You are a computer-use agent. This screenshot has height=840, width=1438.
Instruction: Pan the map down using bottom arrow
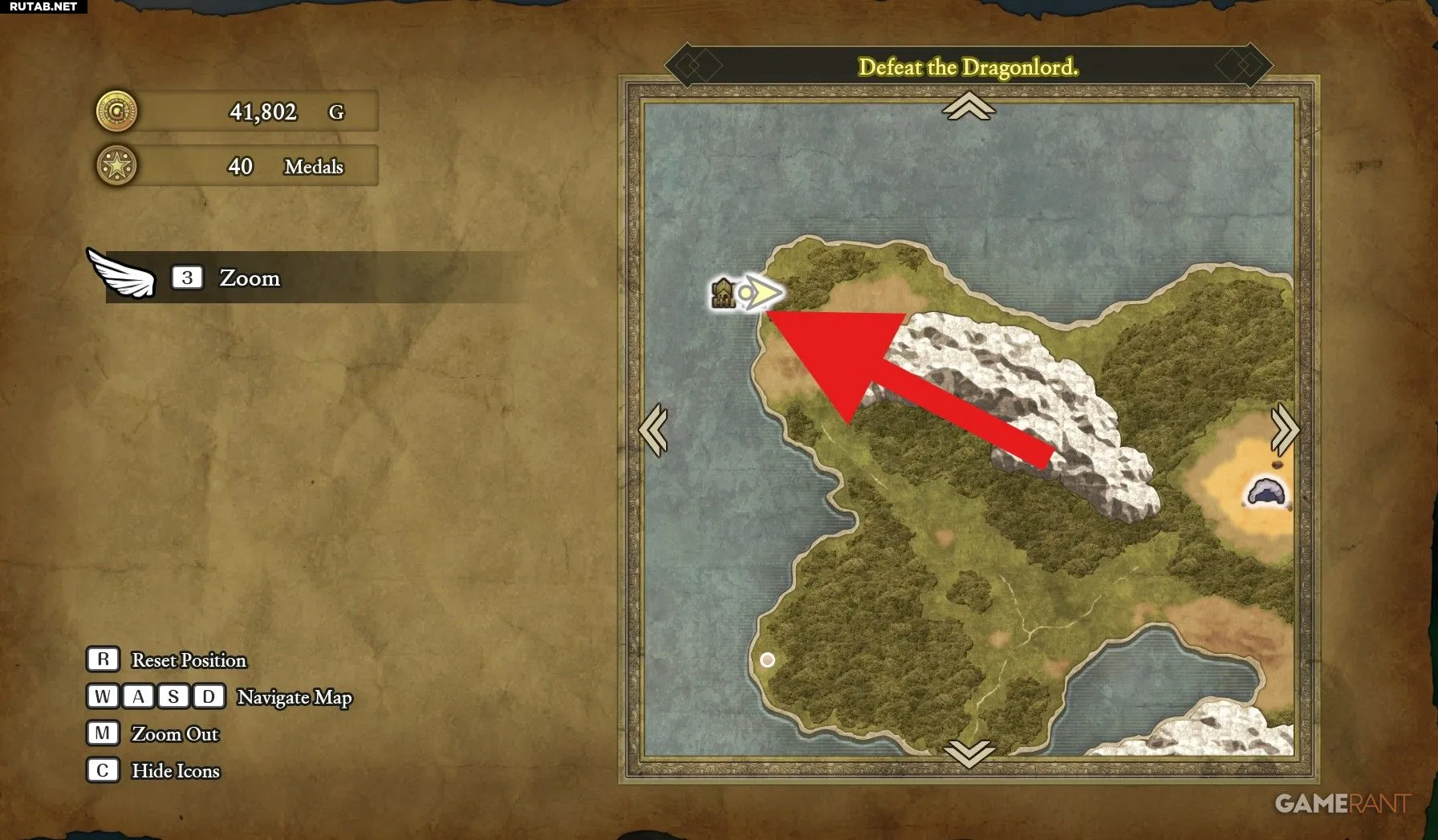coord(969,753)
